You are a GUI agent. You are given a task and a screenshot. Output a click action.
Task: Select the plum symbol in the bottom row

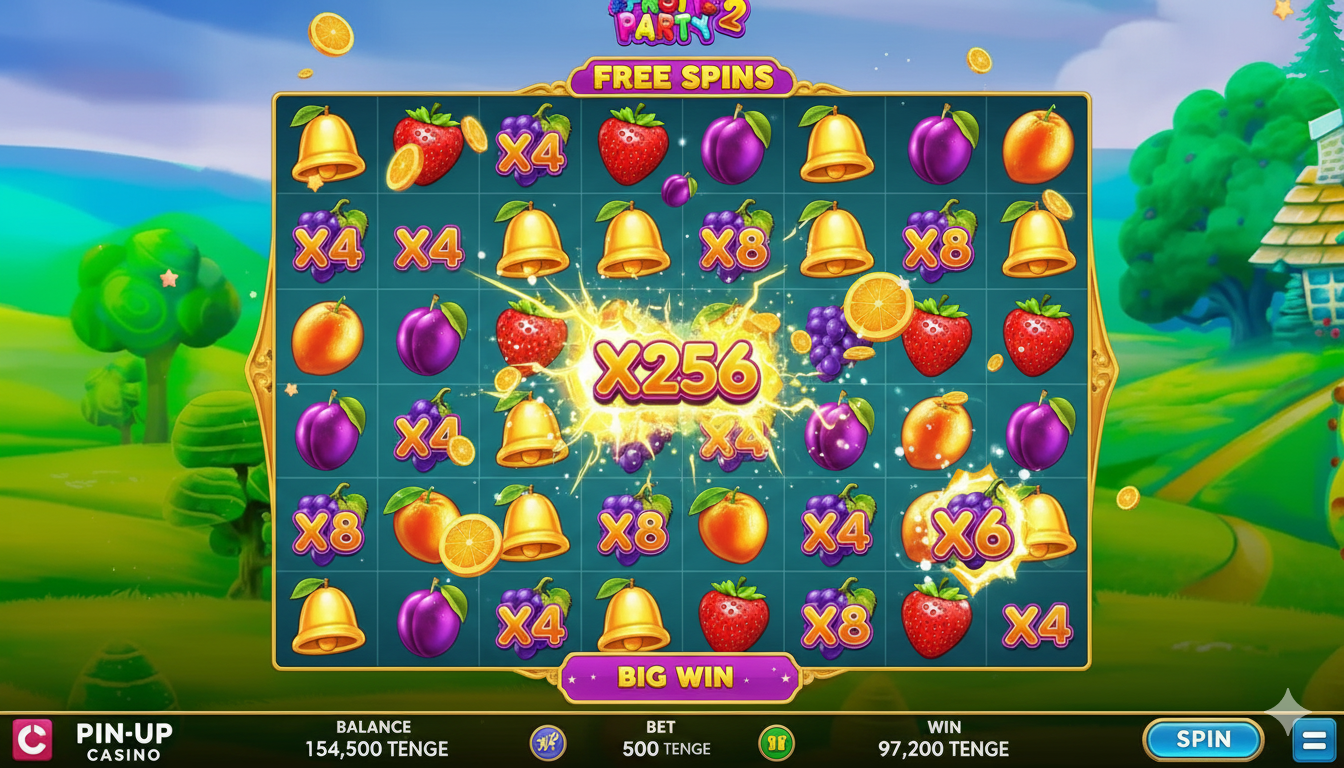(x=426, y=620)
